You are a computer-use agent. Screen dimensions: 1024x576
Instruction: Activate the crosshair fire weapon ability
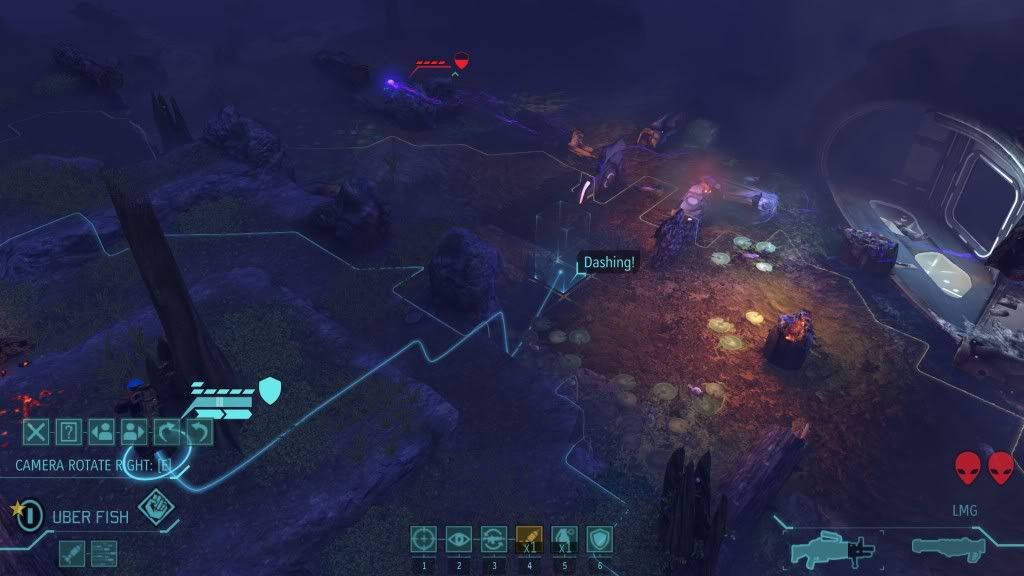424,540
